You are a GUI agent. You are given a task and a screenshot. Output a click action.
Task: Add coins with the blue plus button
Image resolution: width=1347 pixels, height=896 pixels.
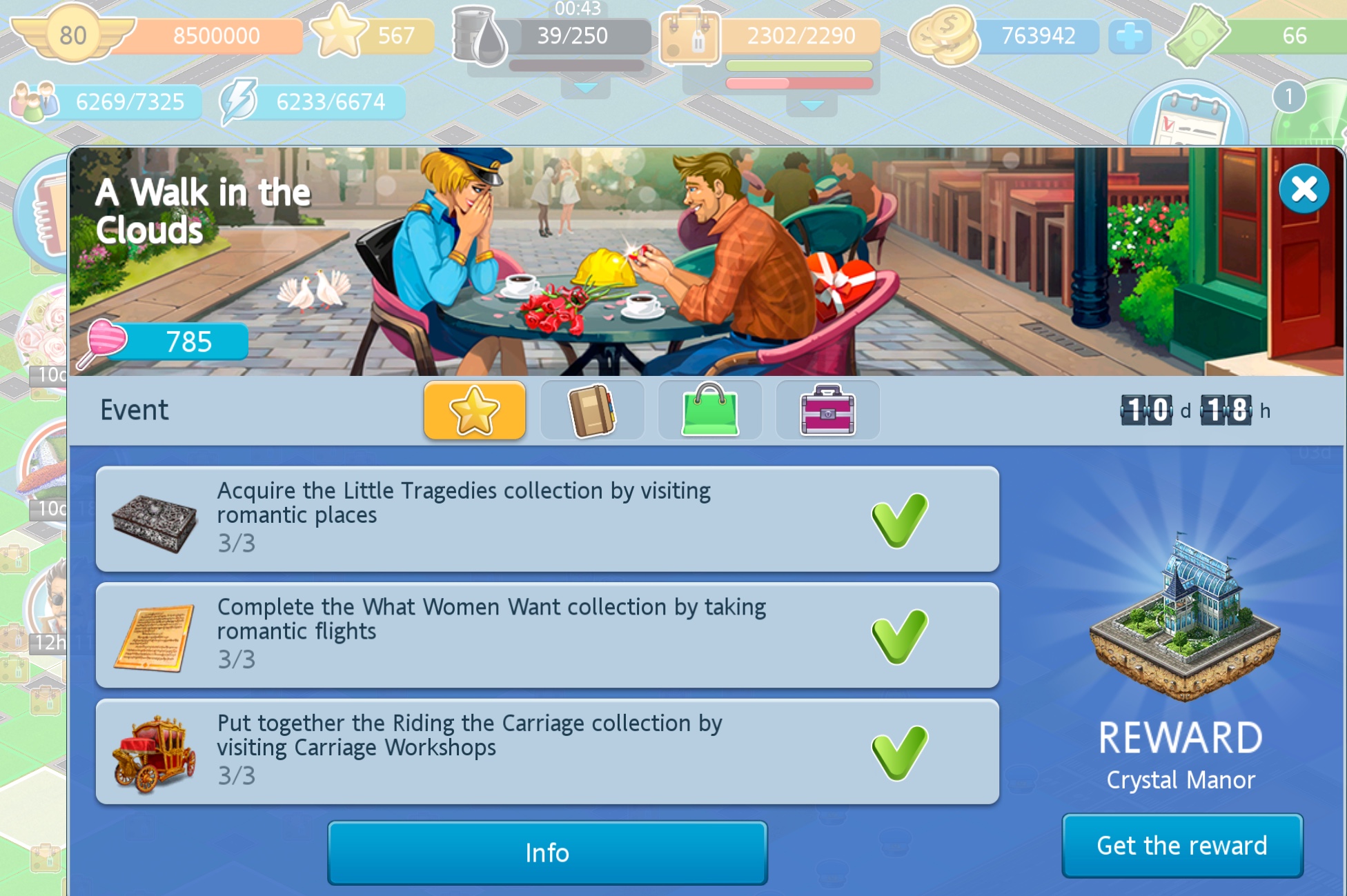1129,36
